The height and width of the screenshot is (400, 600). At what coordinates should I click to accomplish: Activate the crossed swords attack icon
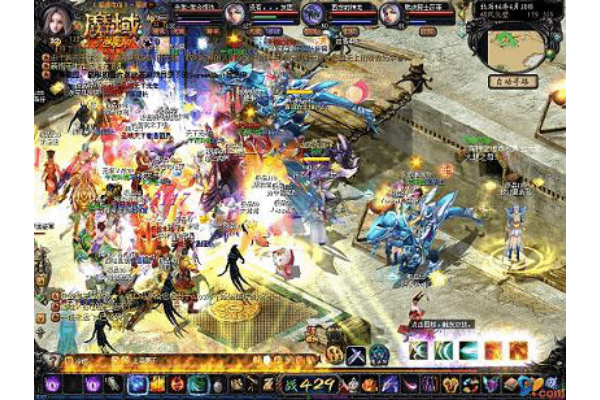pos(357,353)
